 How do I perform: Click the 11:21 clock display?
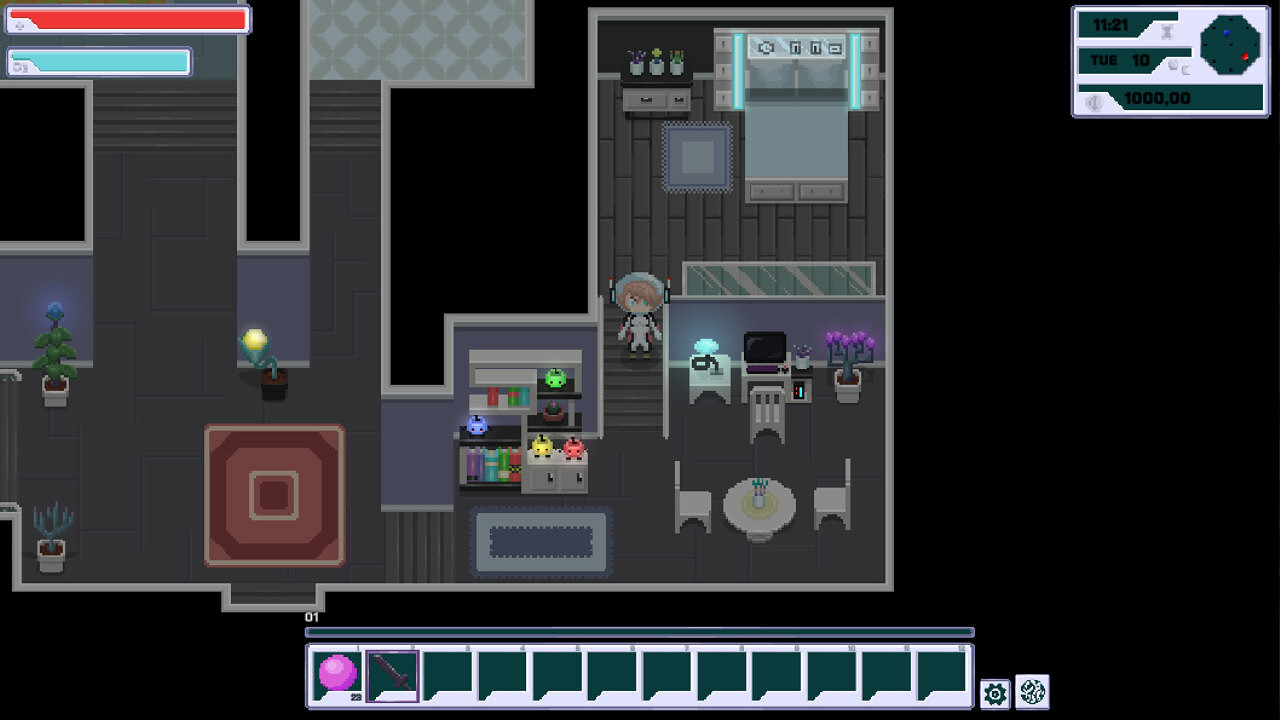click(1112, 26)
